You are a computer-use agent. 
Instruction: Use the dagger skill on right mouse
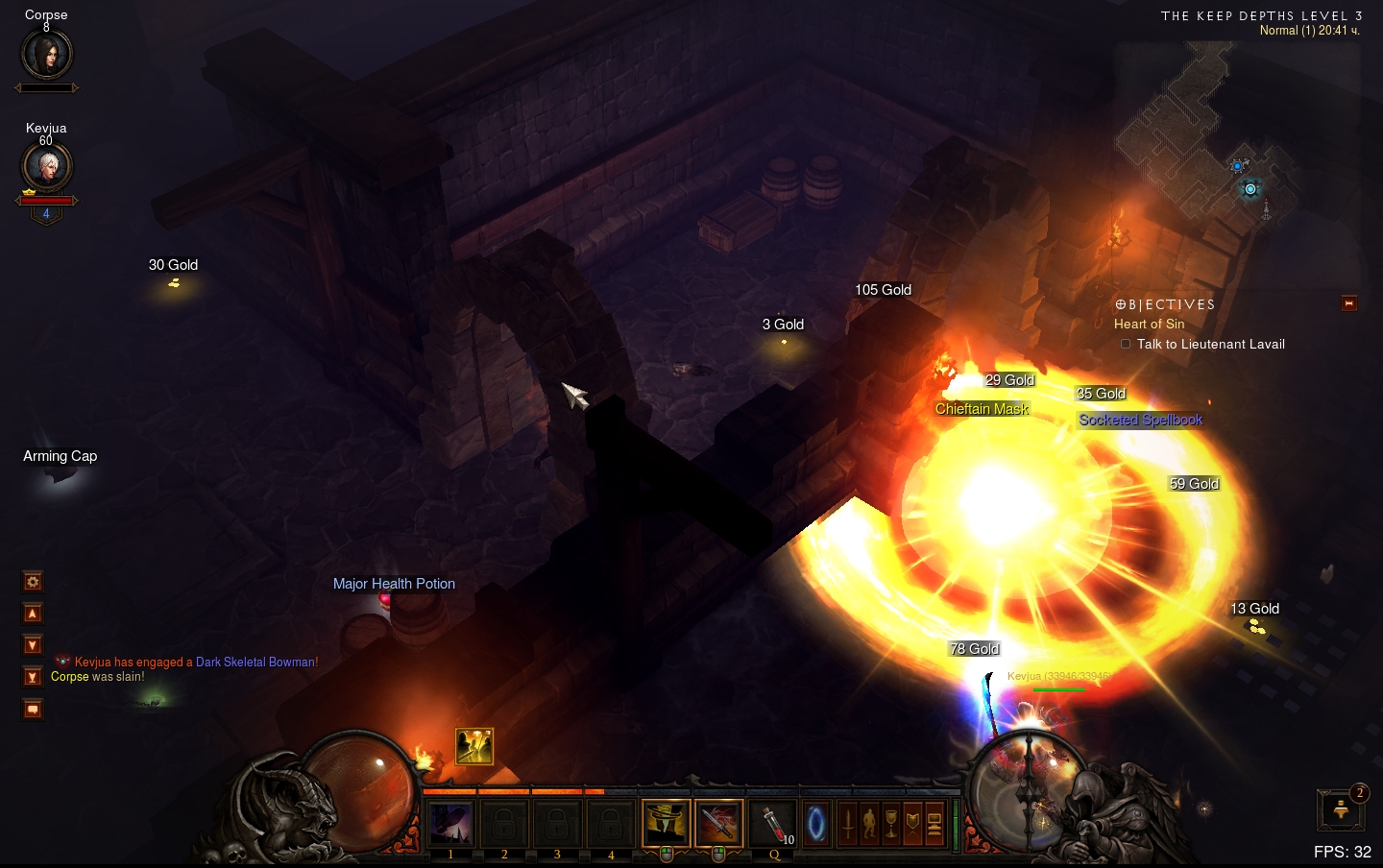tap(718, 823)
